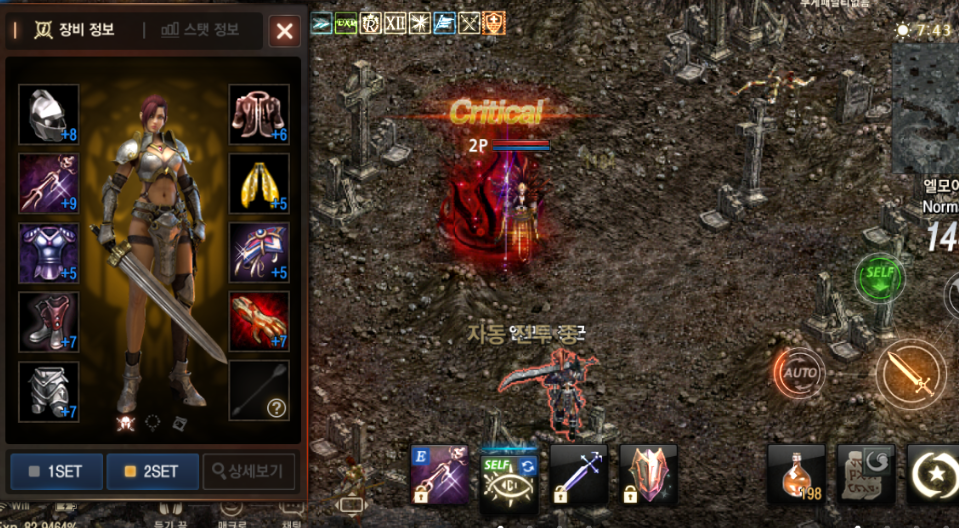Select the +7 red claw glove slot
The width and height of the screenshot is (959, 528).
(259, 322)
